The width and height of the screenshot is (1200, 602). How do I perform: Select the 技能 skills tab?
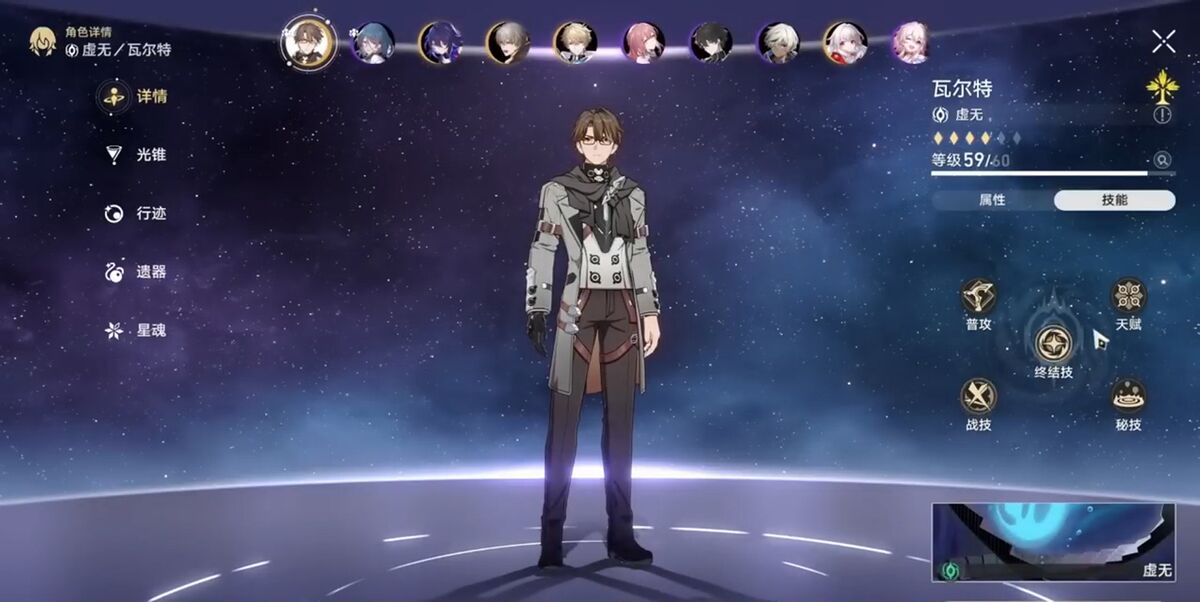pyautogui.click(x=1114, y=200)
